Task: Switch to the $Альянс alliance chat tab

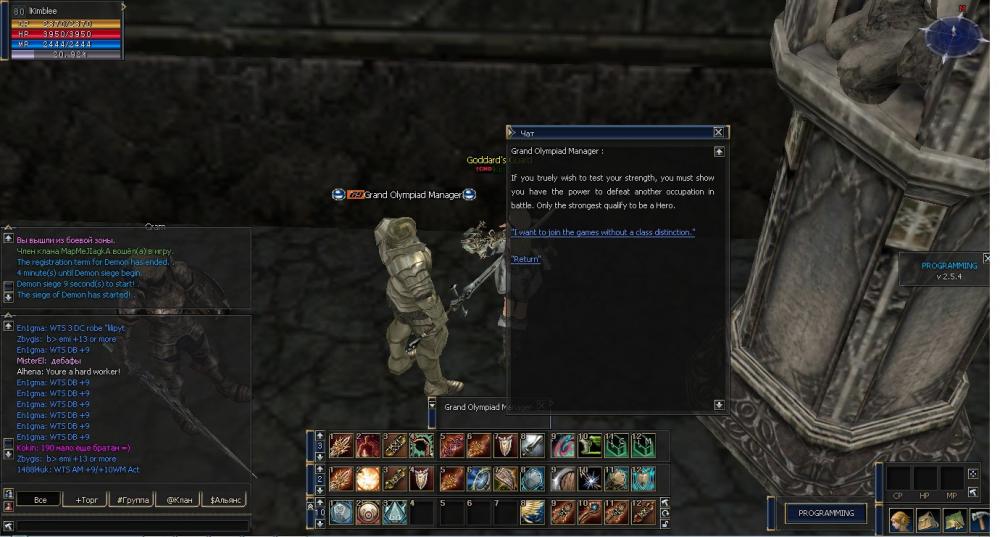Action: point(225,499)
